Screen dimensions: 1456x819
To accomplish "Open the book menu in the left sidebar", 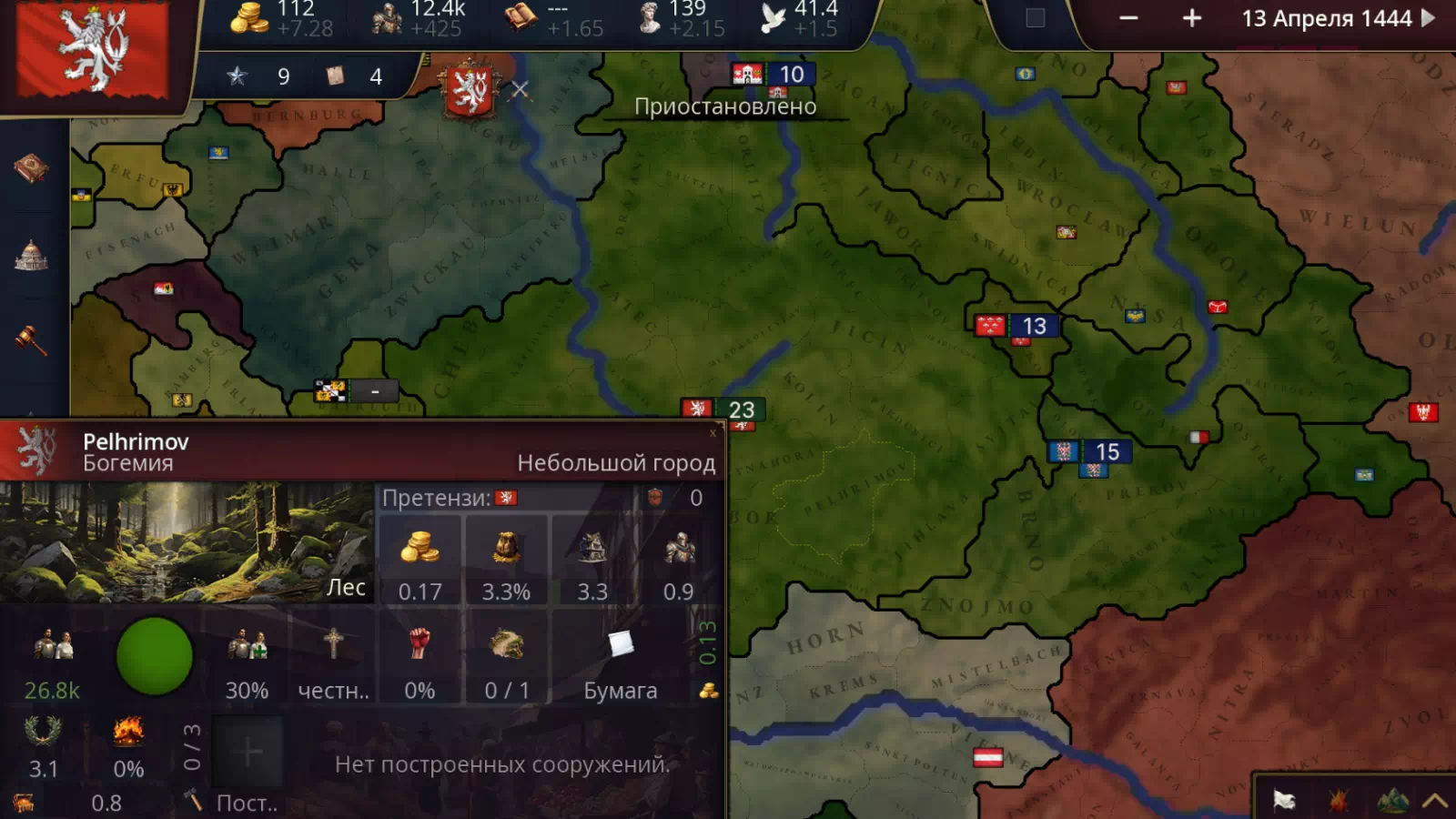I will 31,168.
